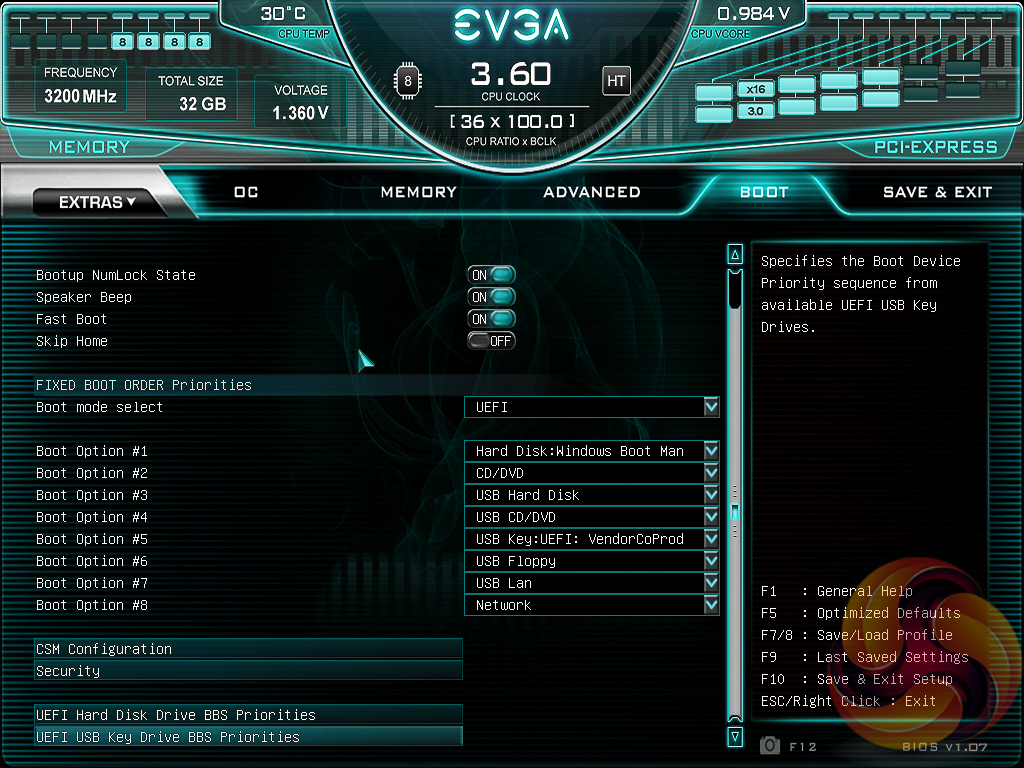The image size is (1024, 768).
Task: Select UEFI USB Key Drive BBS Priorities
Action: coord(248,737)
